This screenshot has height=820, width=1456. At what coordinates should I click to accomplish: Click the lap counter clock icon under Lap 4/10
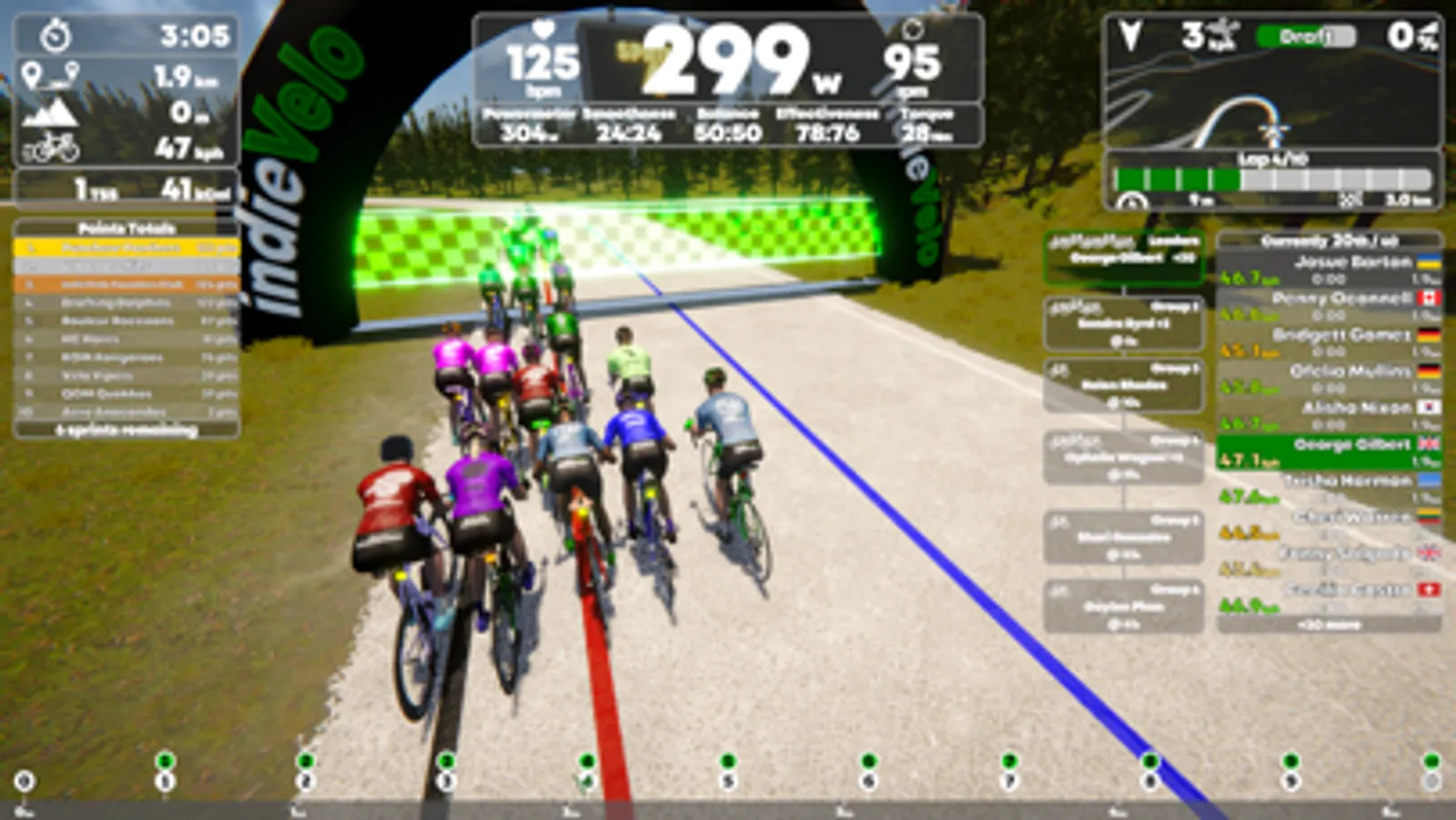tap(1133, 201)
